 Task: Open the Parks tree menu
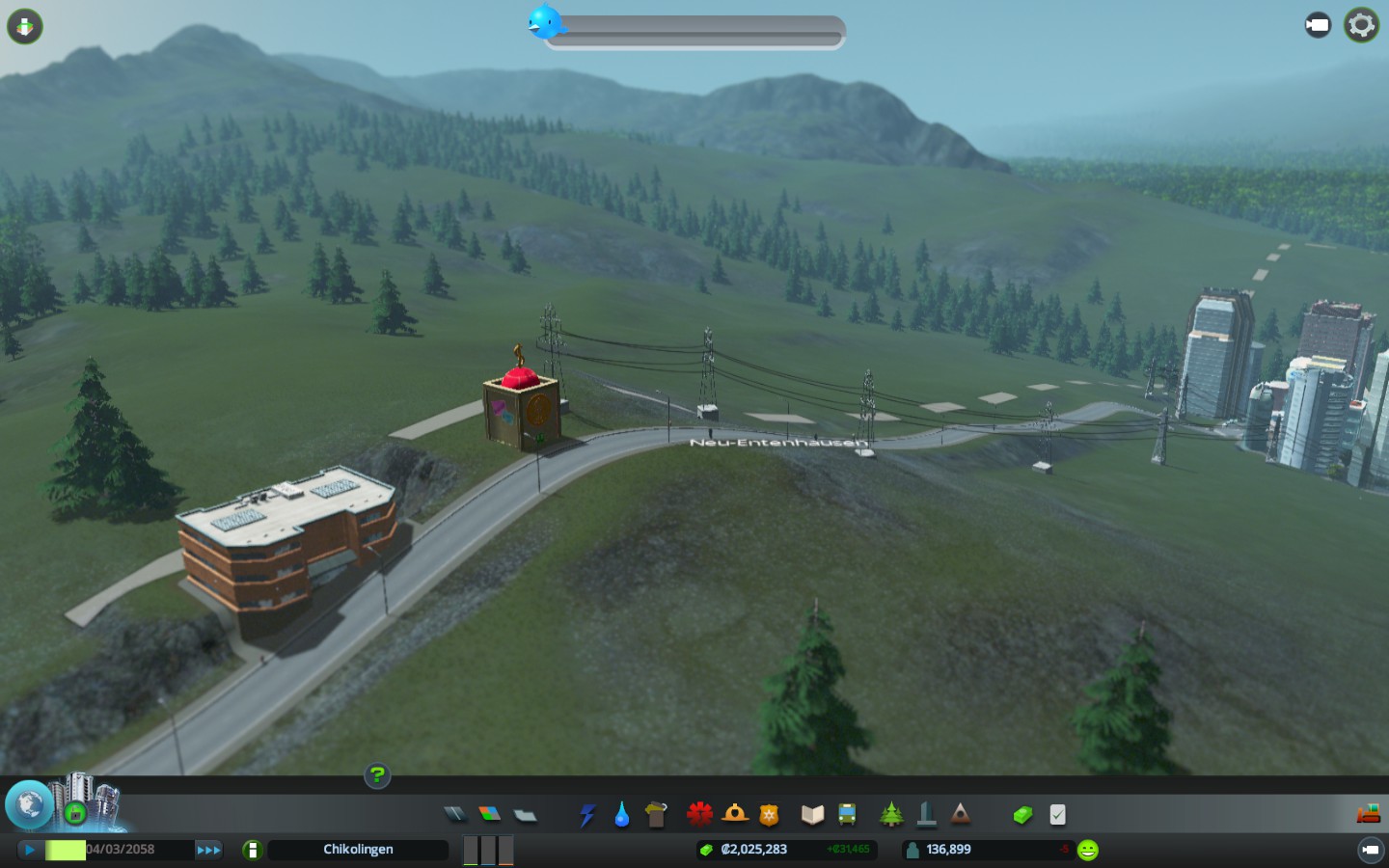coord(891,815)
